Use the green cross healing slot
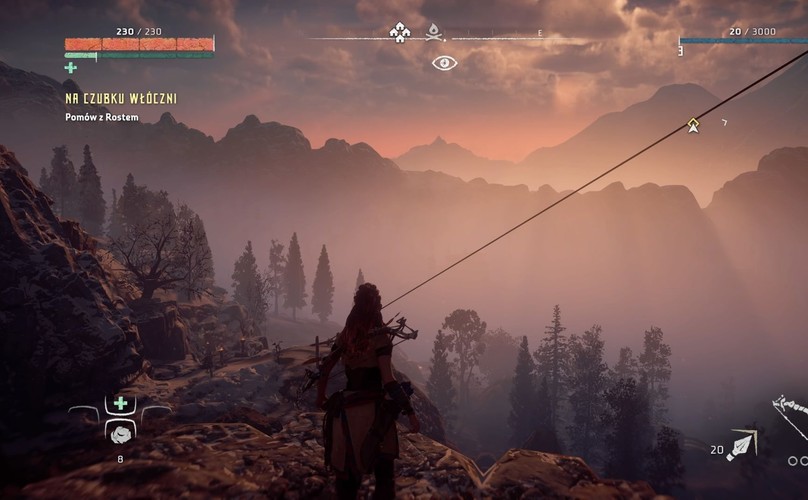This screenshot has height=500, width=808. coord(121,403)
